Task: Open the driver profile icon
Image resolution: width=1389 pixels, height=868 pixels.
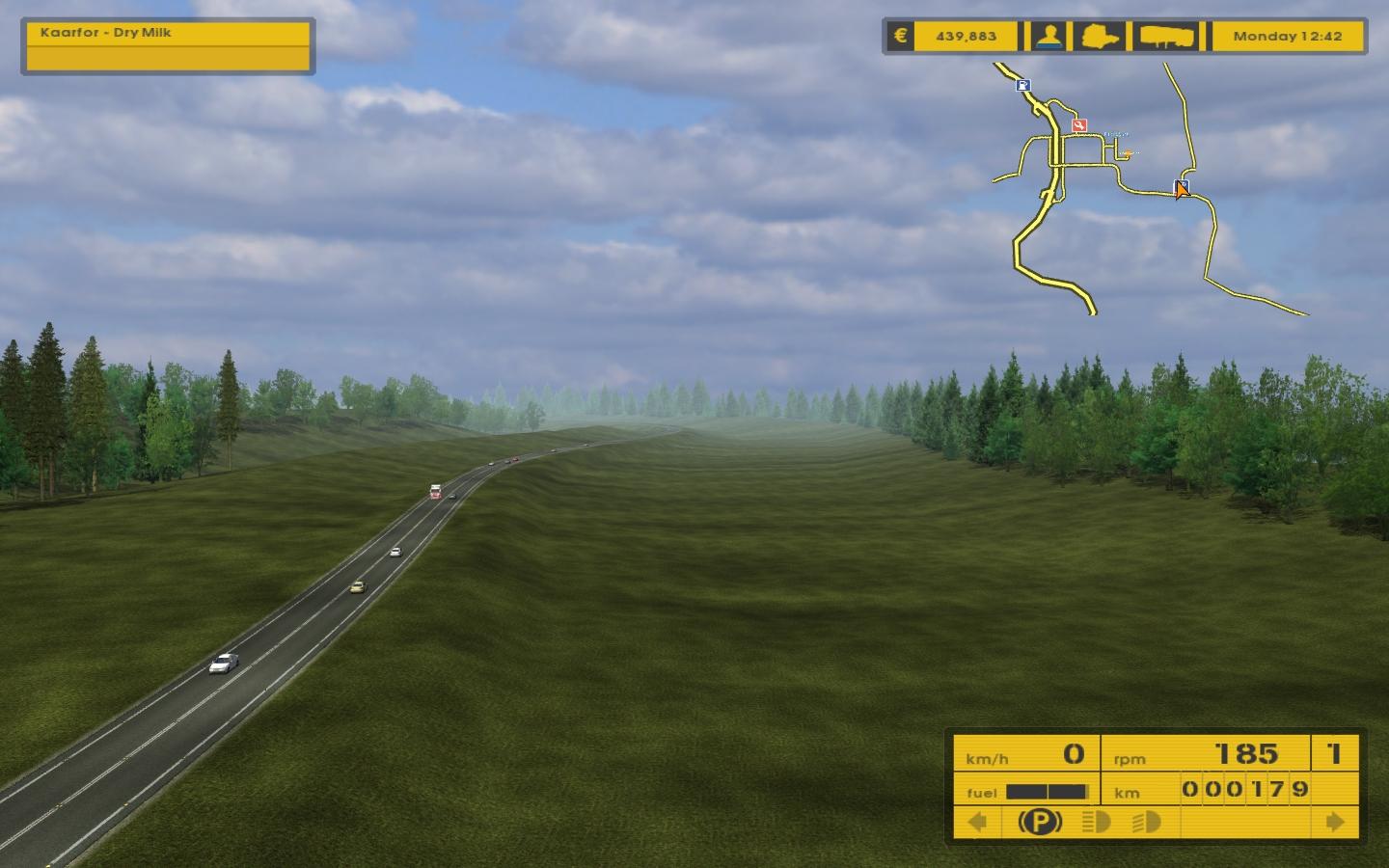Action: 1049,37
